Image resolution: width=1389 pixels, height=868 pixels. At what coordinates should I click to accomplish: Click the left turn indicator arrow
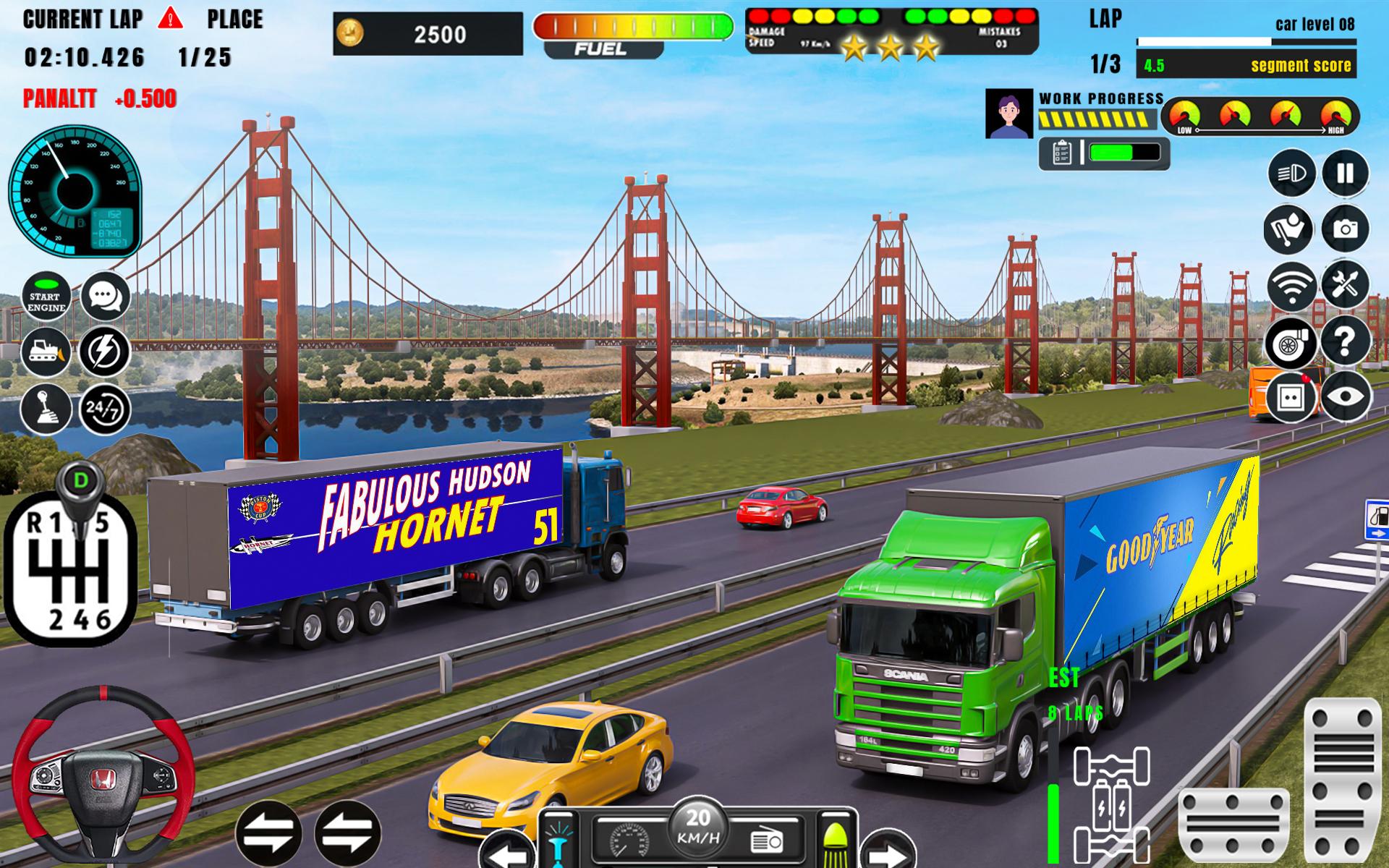click(x=506, y=852)
